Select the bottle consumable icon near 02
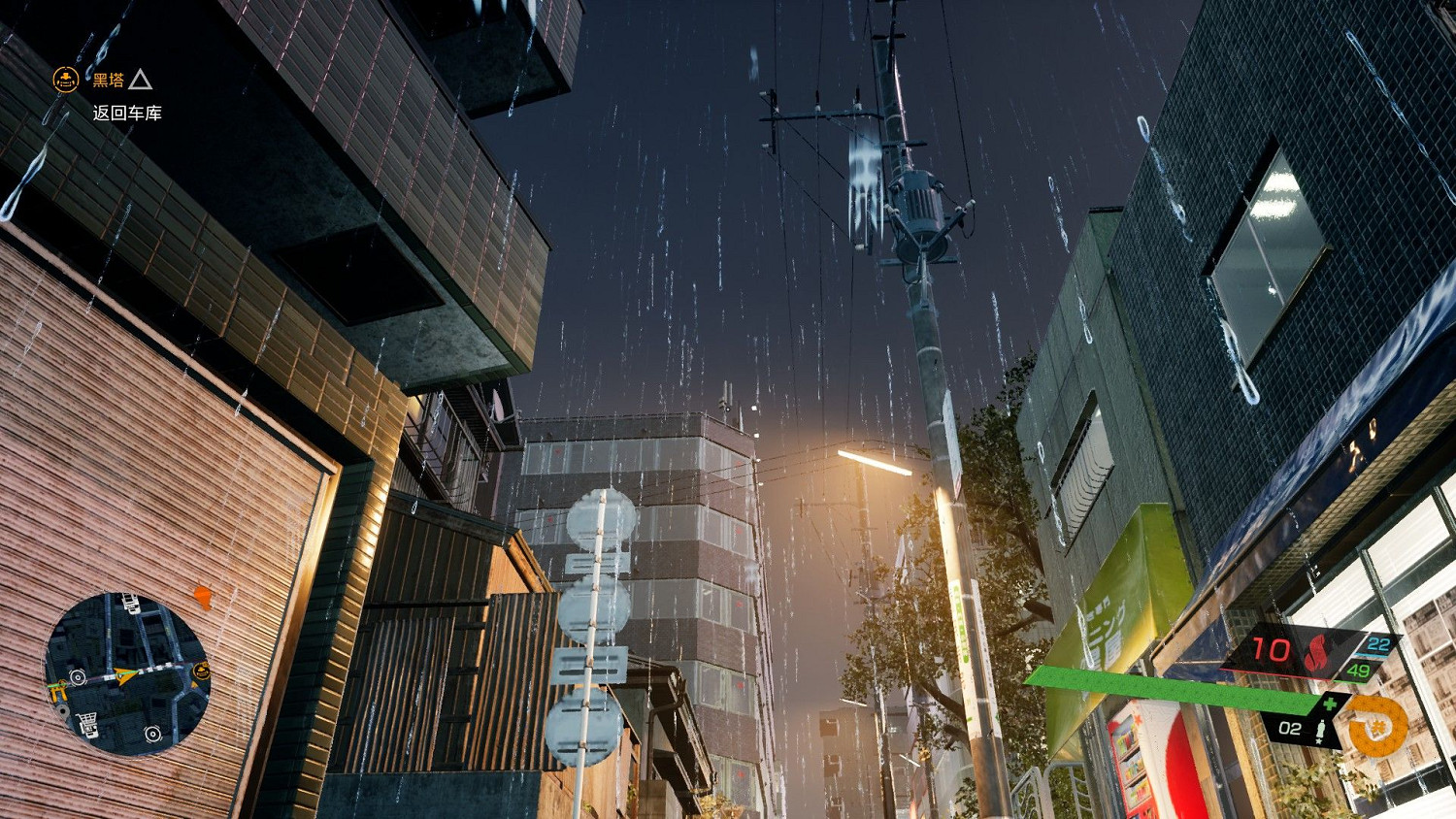1456x819 pixels. [x=1320, y=729]
